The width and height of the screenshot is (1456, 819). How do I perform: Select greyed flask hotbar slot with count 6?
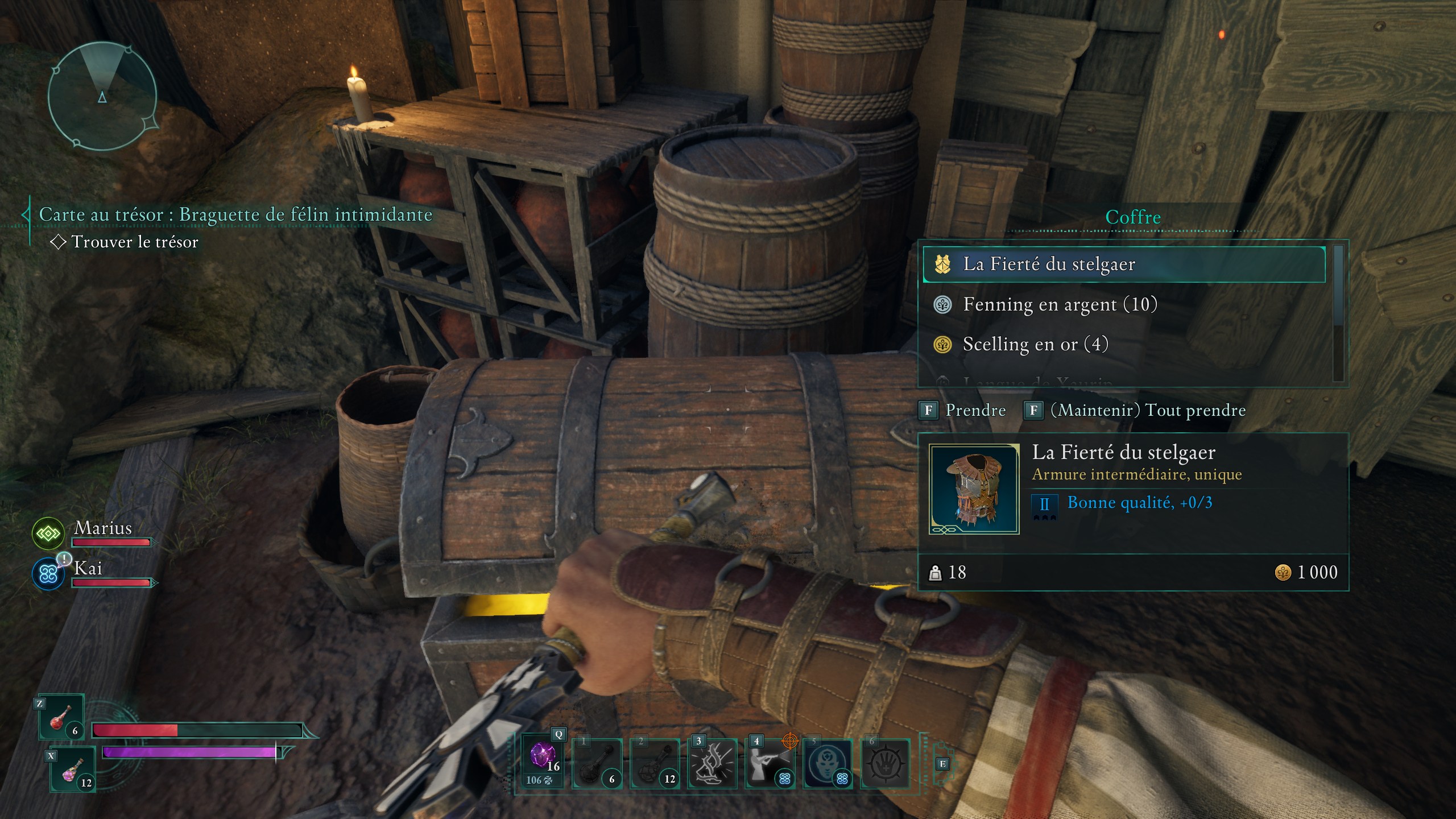click(x=597, y=764)
